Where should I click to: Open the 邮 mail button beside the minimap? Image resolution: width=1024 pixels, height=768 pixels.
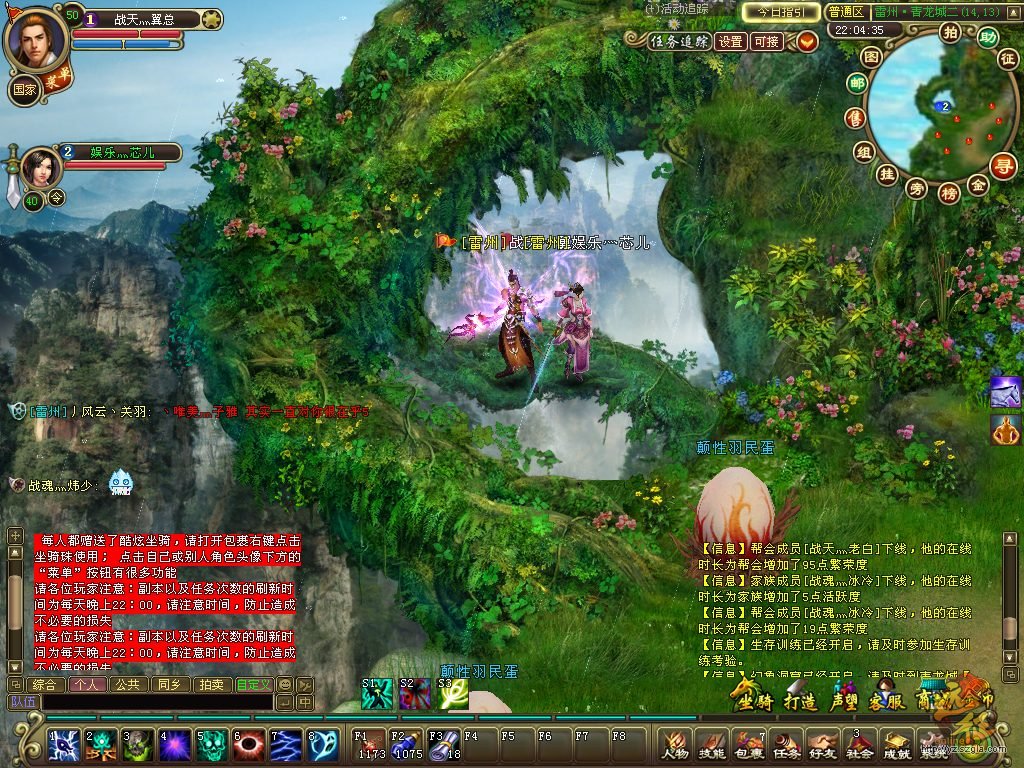tap(857, 85)
